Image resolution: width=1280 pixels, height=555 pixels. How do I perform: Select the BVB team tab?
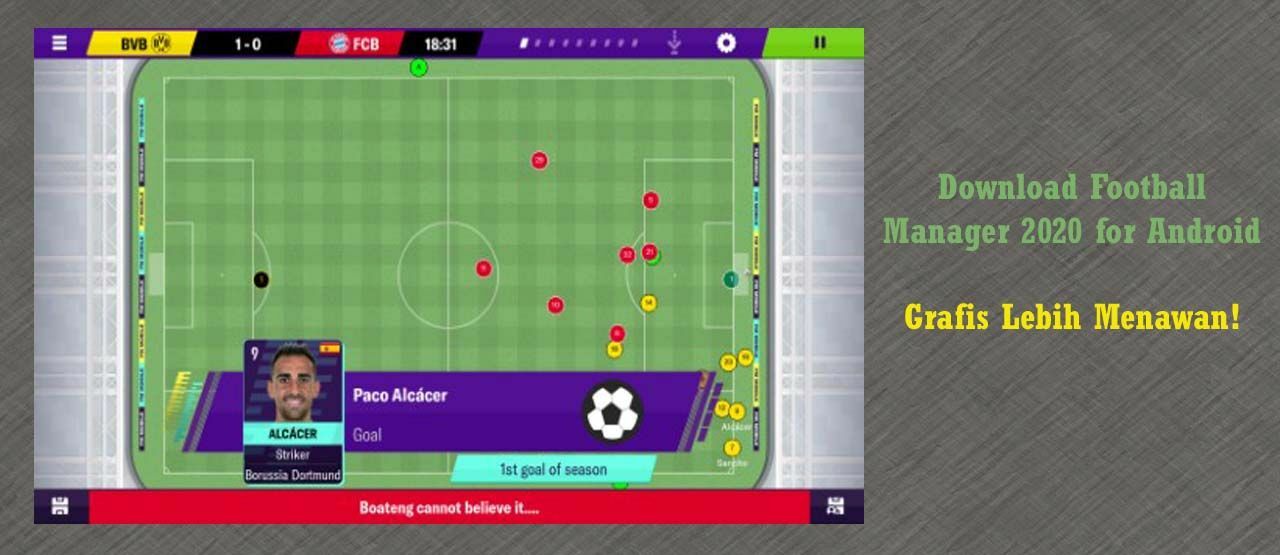143,44
